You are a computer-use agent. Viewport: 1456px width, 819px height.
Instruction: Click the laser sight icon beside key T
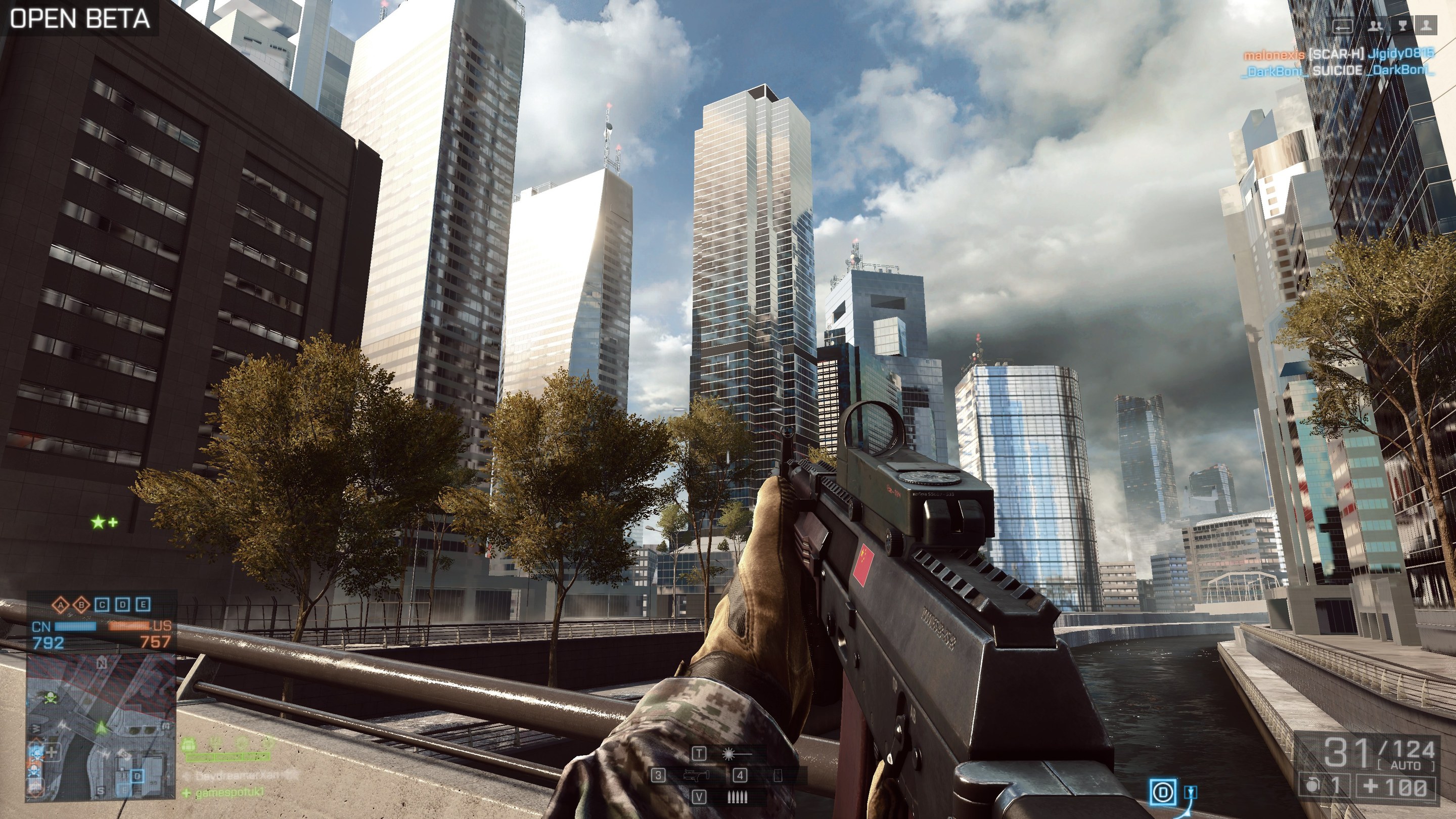click(x=729, y=755)
